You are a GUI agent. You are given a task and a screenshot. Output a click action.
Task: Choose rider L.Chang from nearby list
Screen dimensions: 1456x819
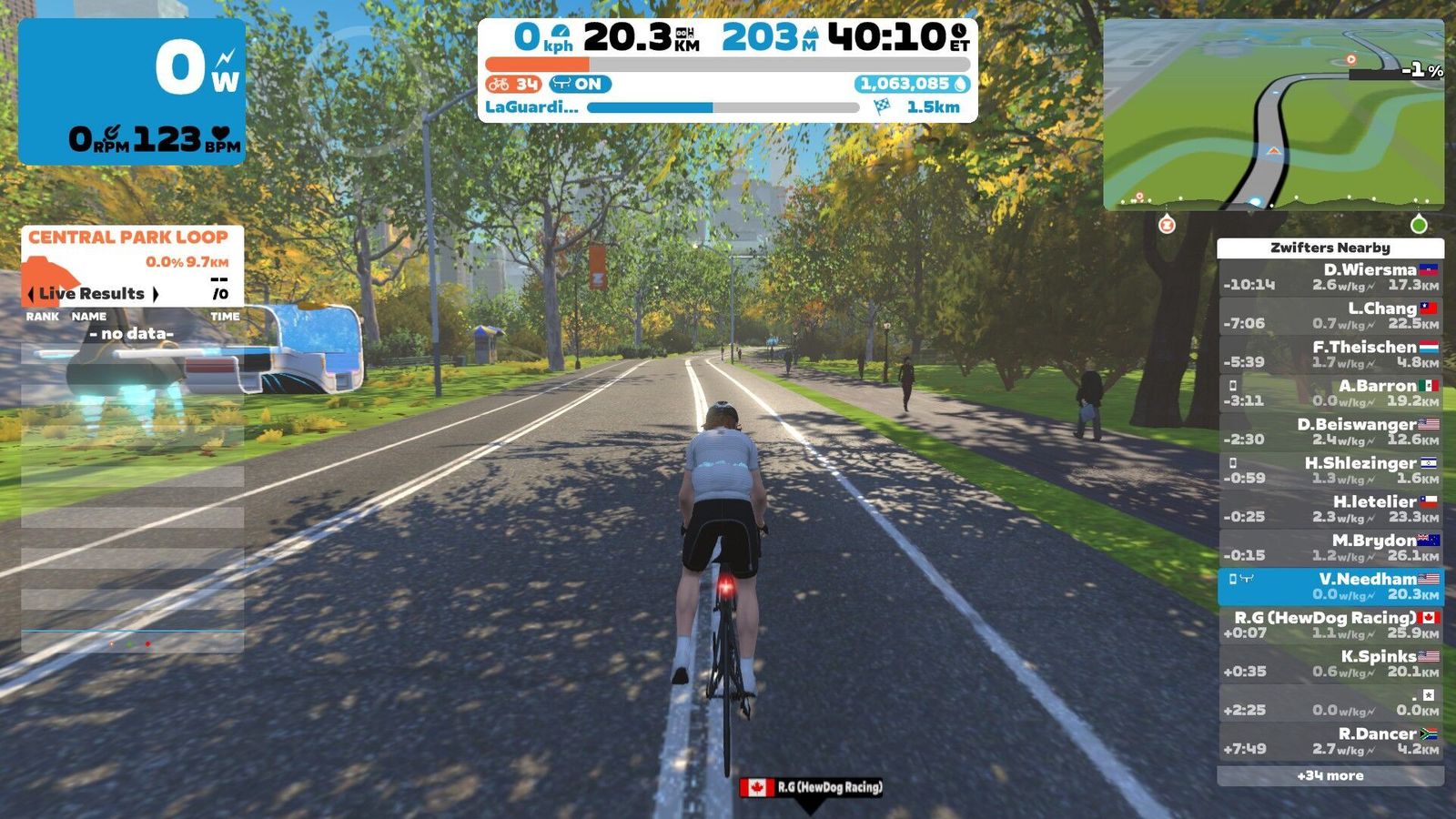pos(1330,316)
